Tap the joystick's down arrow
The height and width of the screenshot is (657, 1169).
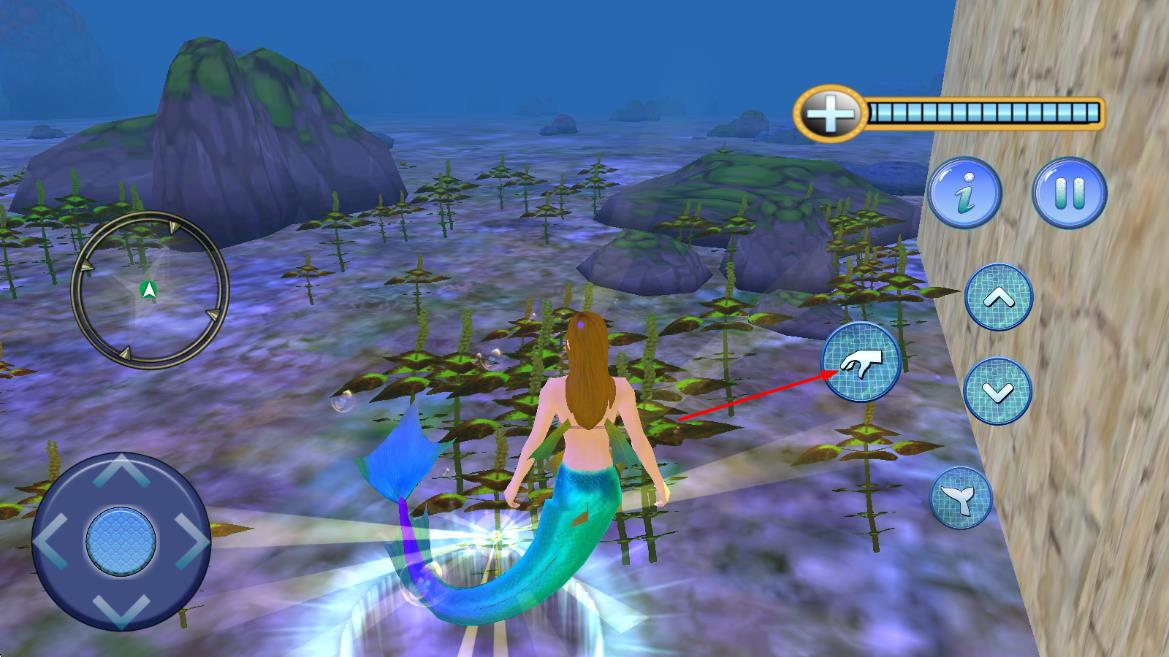(x=121, y=610)
